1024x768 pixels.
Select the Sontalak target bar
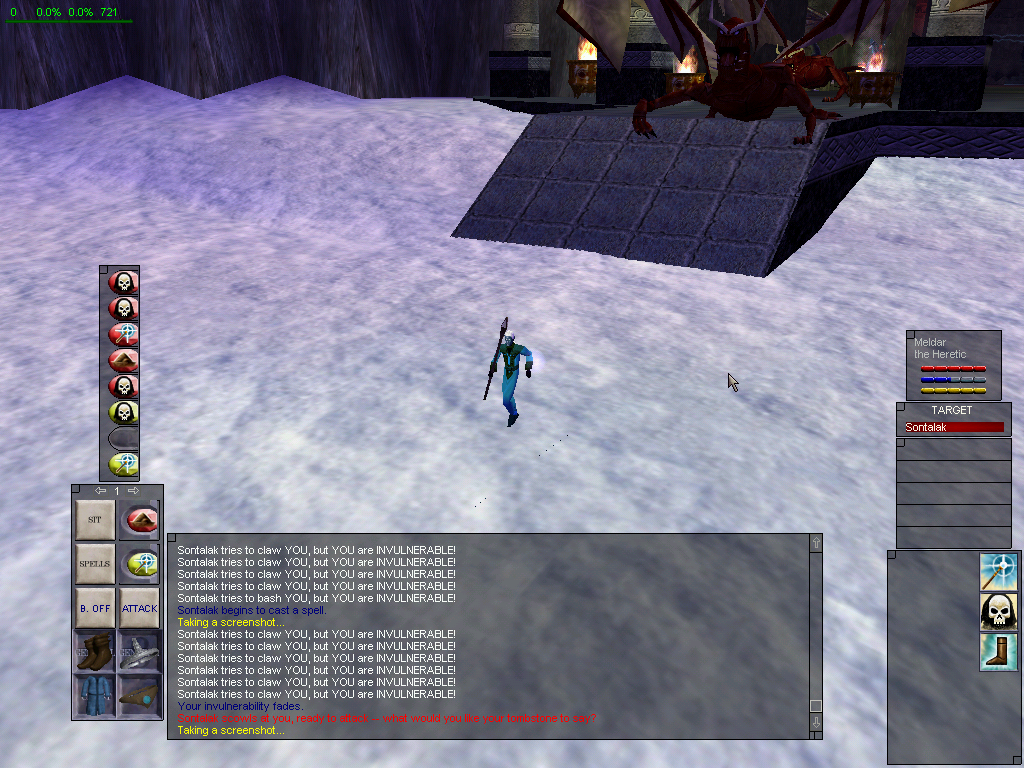pyautogui.click(x=953, y=427)
